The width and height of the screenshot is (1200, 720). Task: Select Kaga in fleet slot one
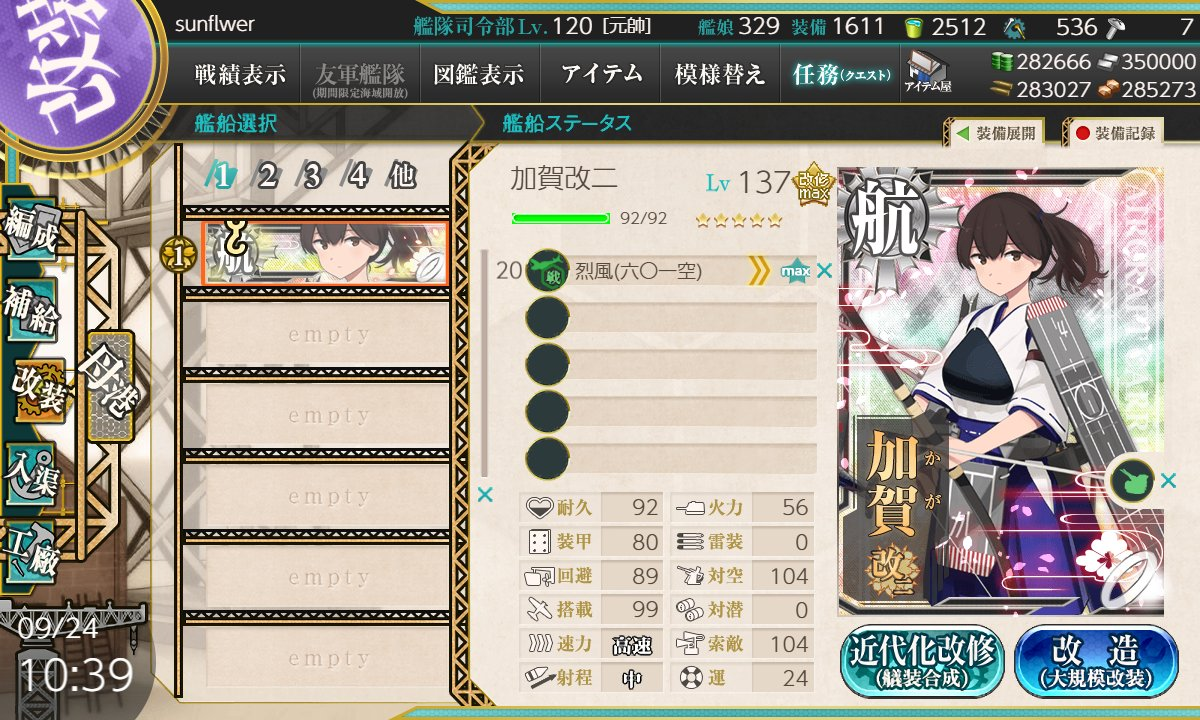point(325,253)
